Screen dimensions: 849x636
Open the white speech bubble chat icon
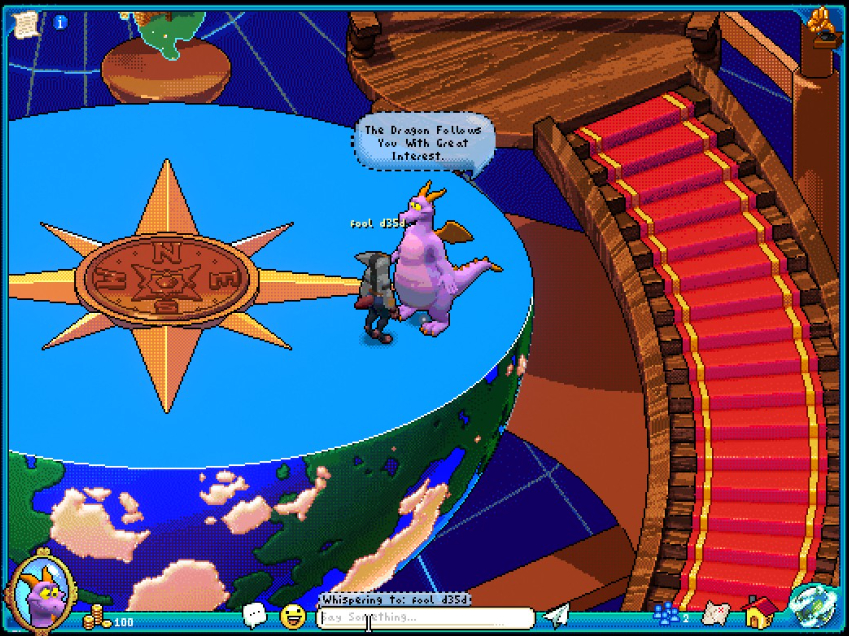[255, 615]
